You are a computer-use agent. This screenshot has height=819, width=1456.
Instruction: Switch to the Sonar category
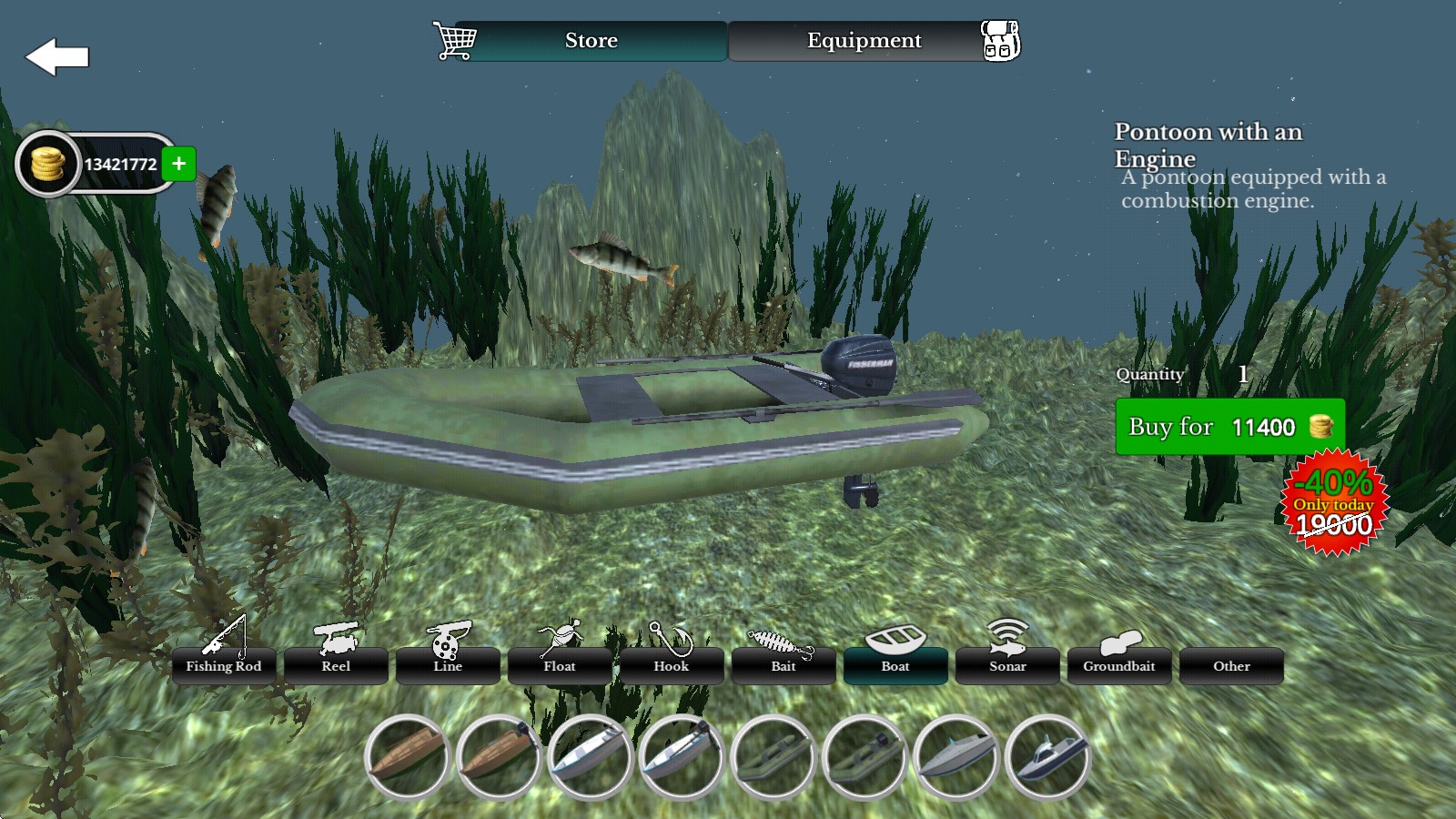(1007, 665)
